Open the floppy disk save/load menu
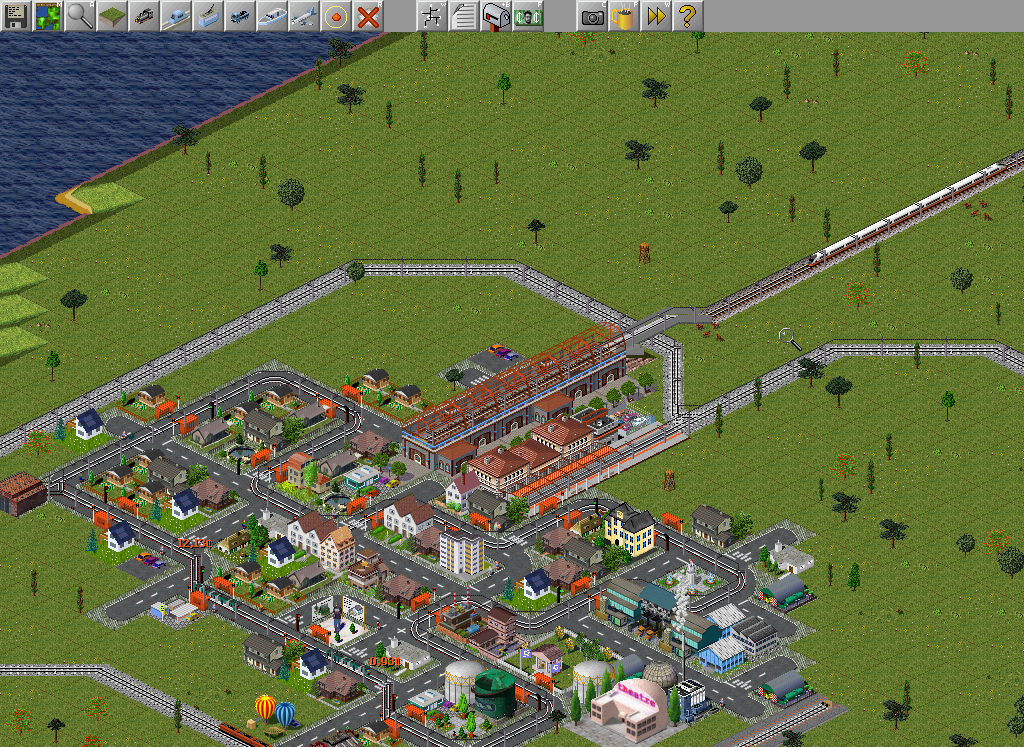 coord(16,16)
